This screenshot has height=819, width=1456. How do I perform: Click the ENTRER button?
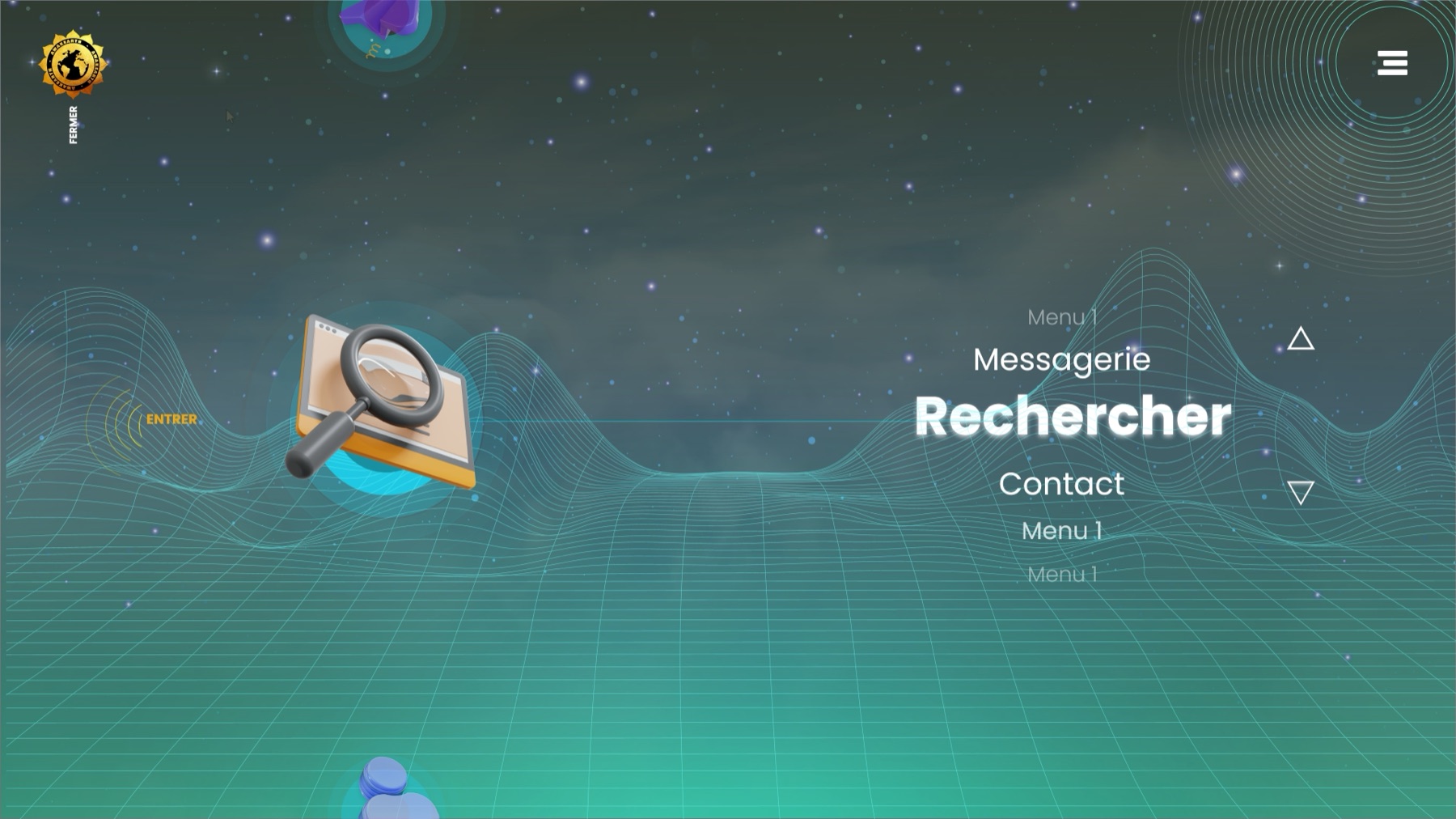coord(171,419)
